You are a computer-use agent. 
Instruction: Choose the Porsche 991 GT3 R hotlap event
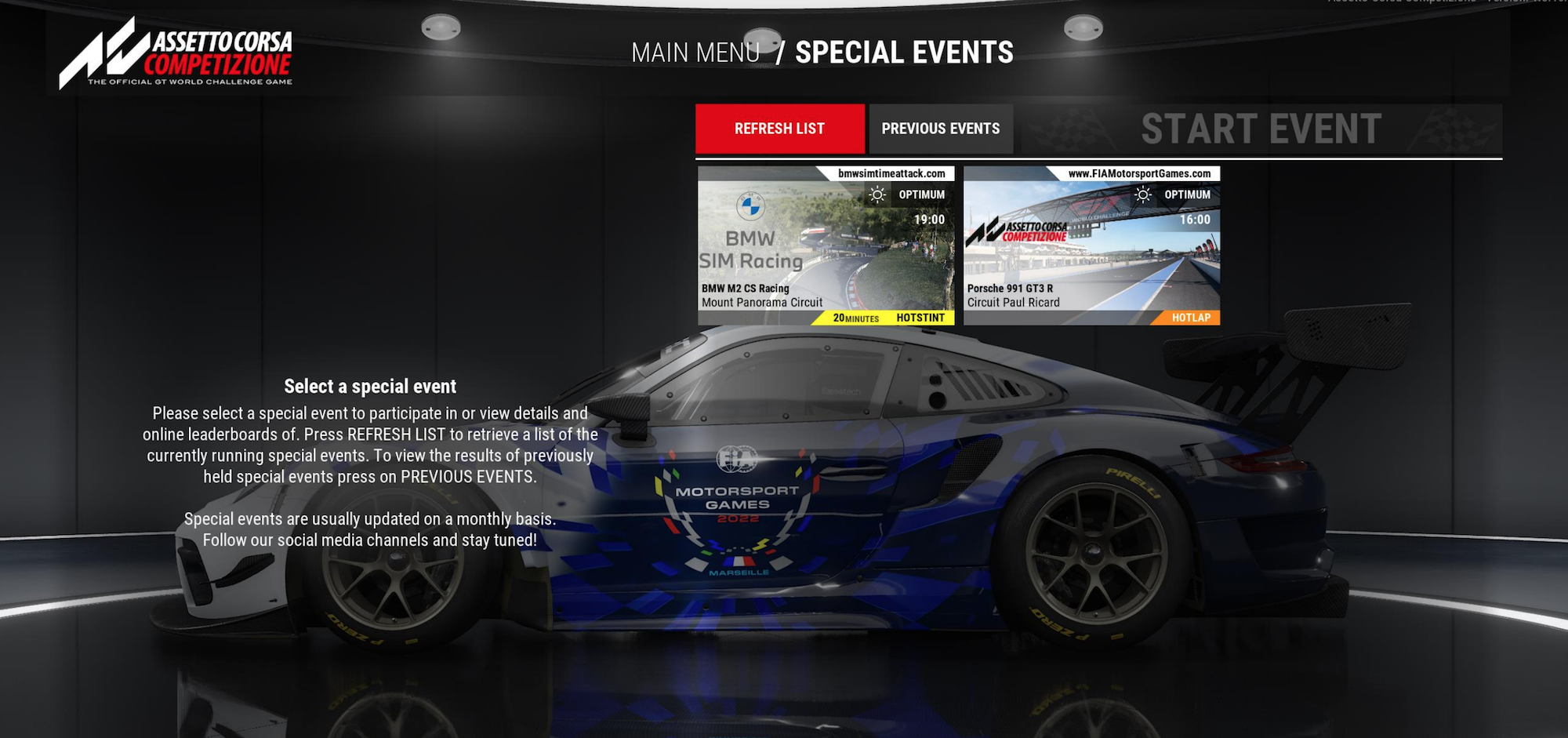pos(1091,245)
